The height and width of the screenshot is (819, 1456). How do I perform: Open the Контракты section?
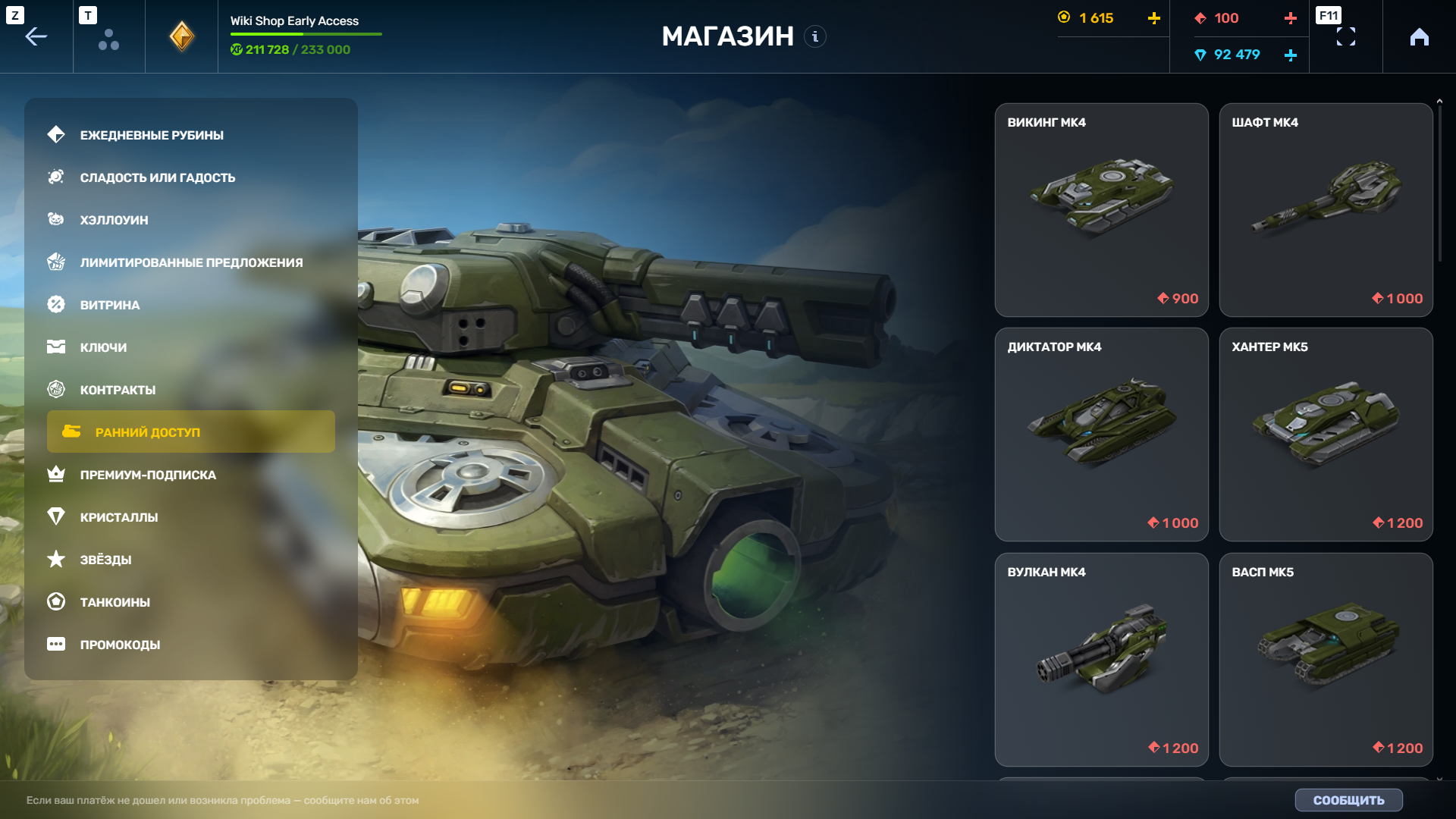[x=118, y=390]
